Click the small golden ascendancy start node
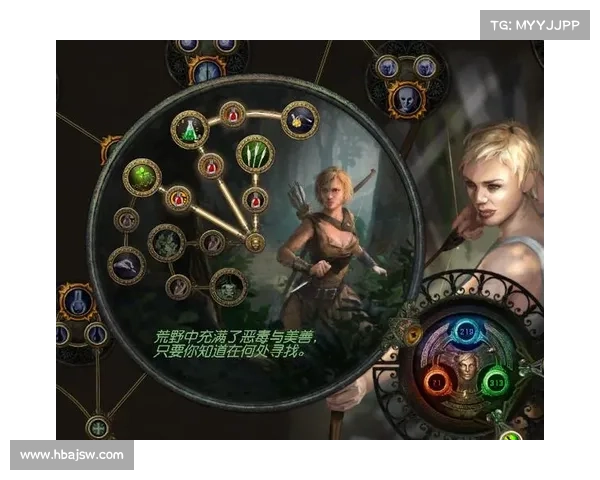The image size is (600, 480). 255,242
